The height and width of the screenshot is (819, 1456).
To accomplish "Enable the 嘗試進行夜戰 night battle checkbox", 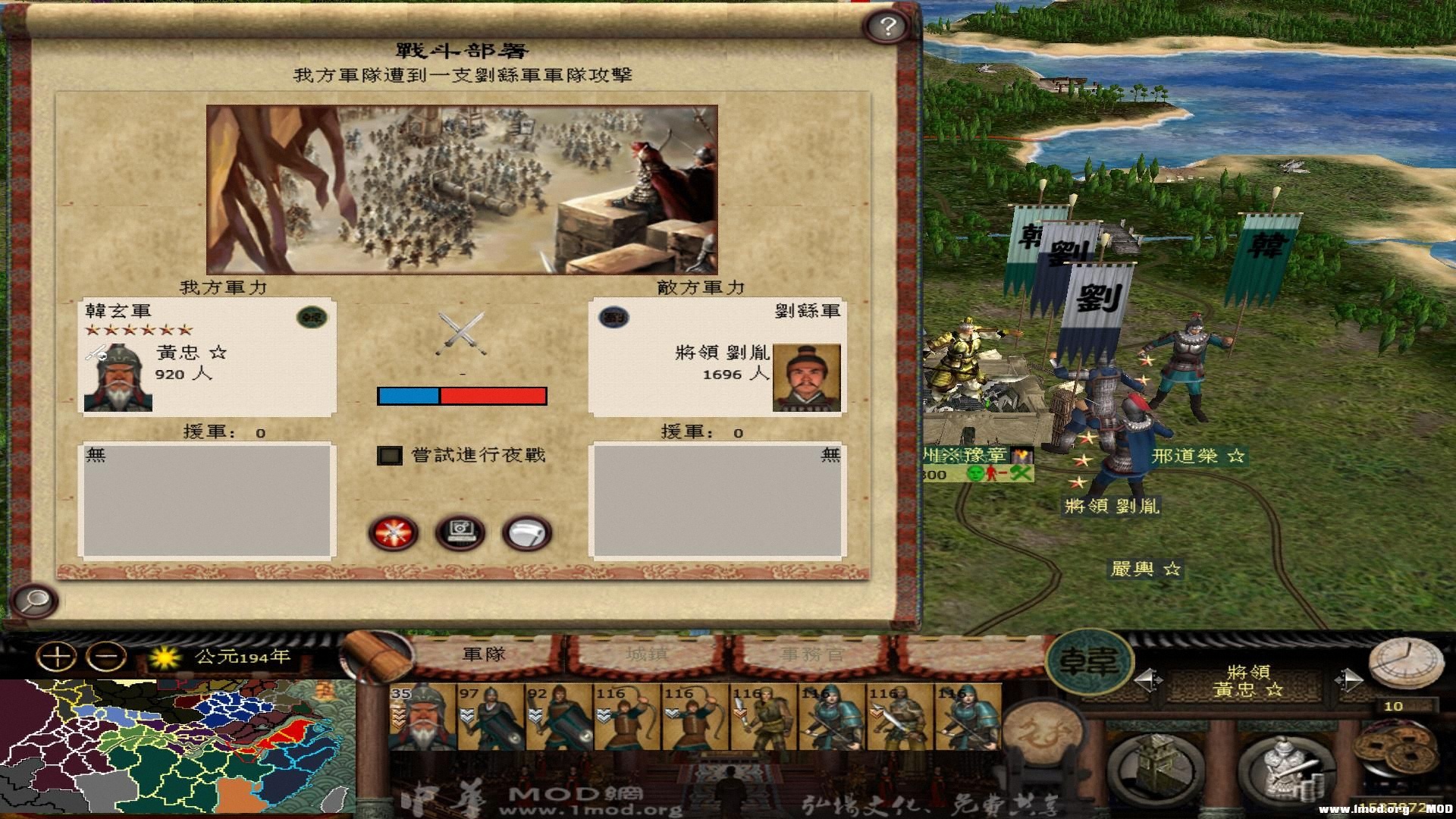I will point(390,455).
